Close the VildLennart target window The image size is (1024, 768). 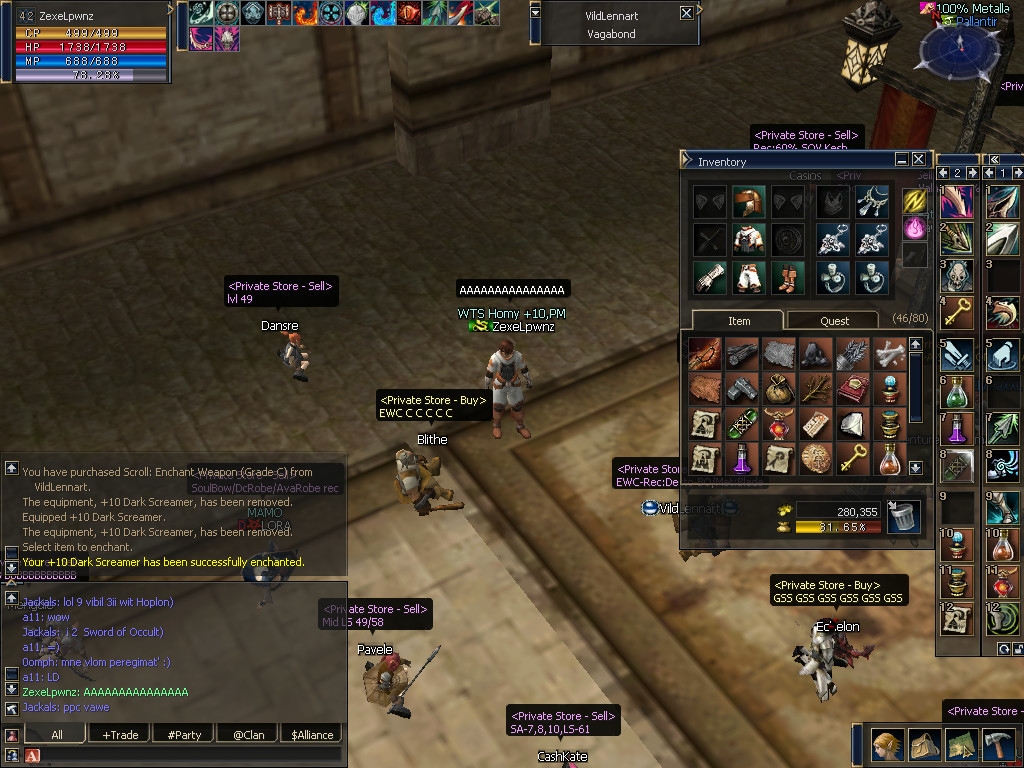tap(686, 14)
